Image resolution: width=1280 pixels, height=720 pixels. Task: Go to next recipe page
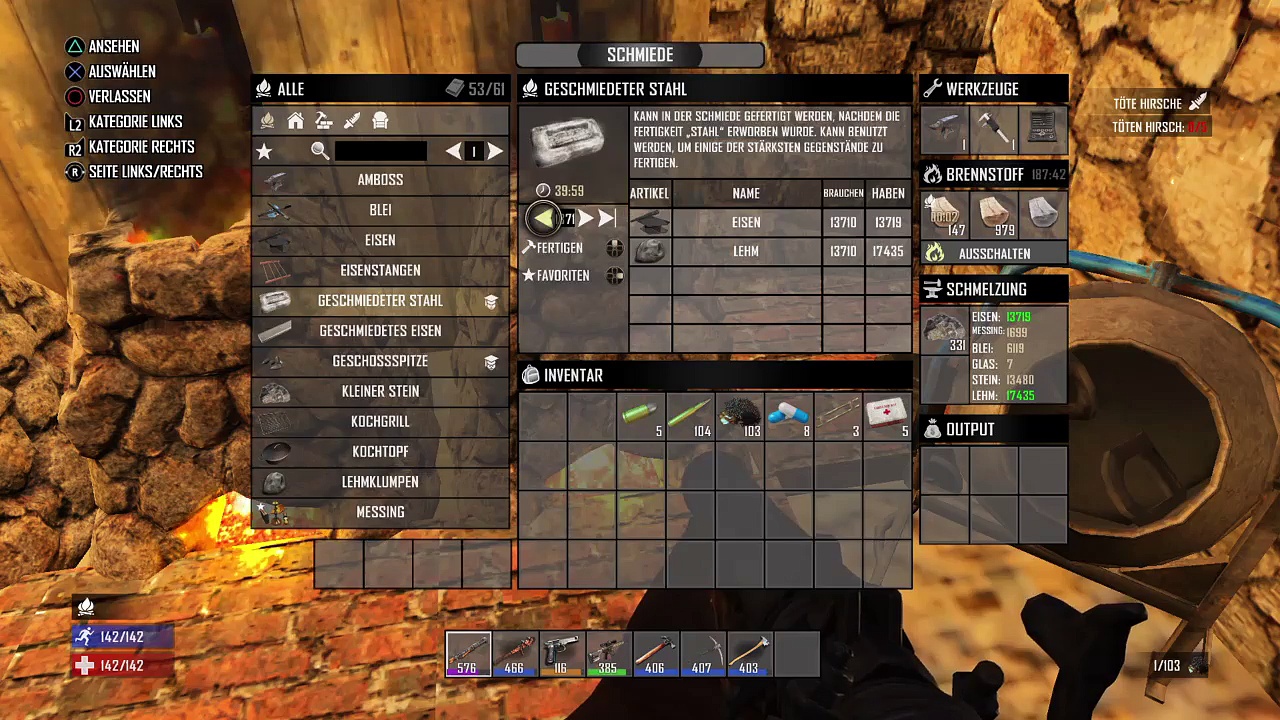point(495,151)
